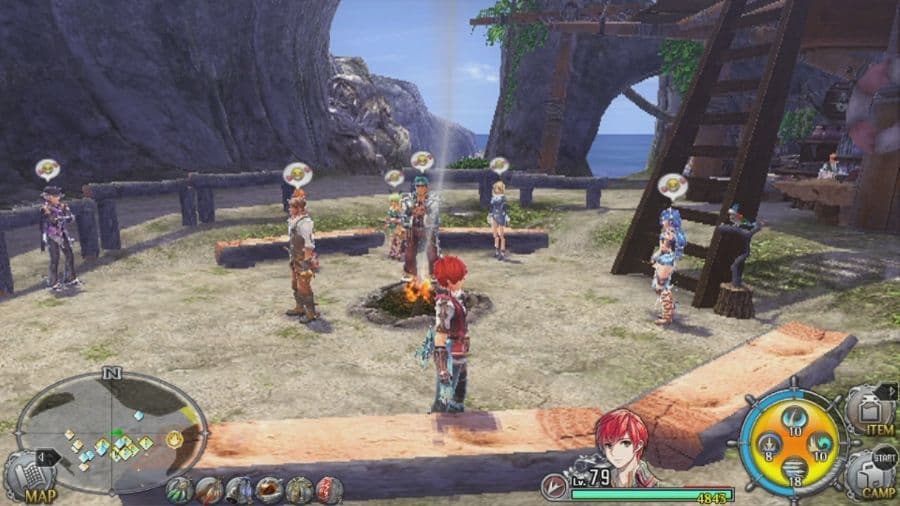
Task: Select the gold crown marker on minimap
Action: (175, 438)
